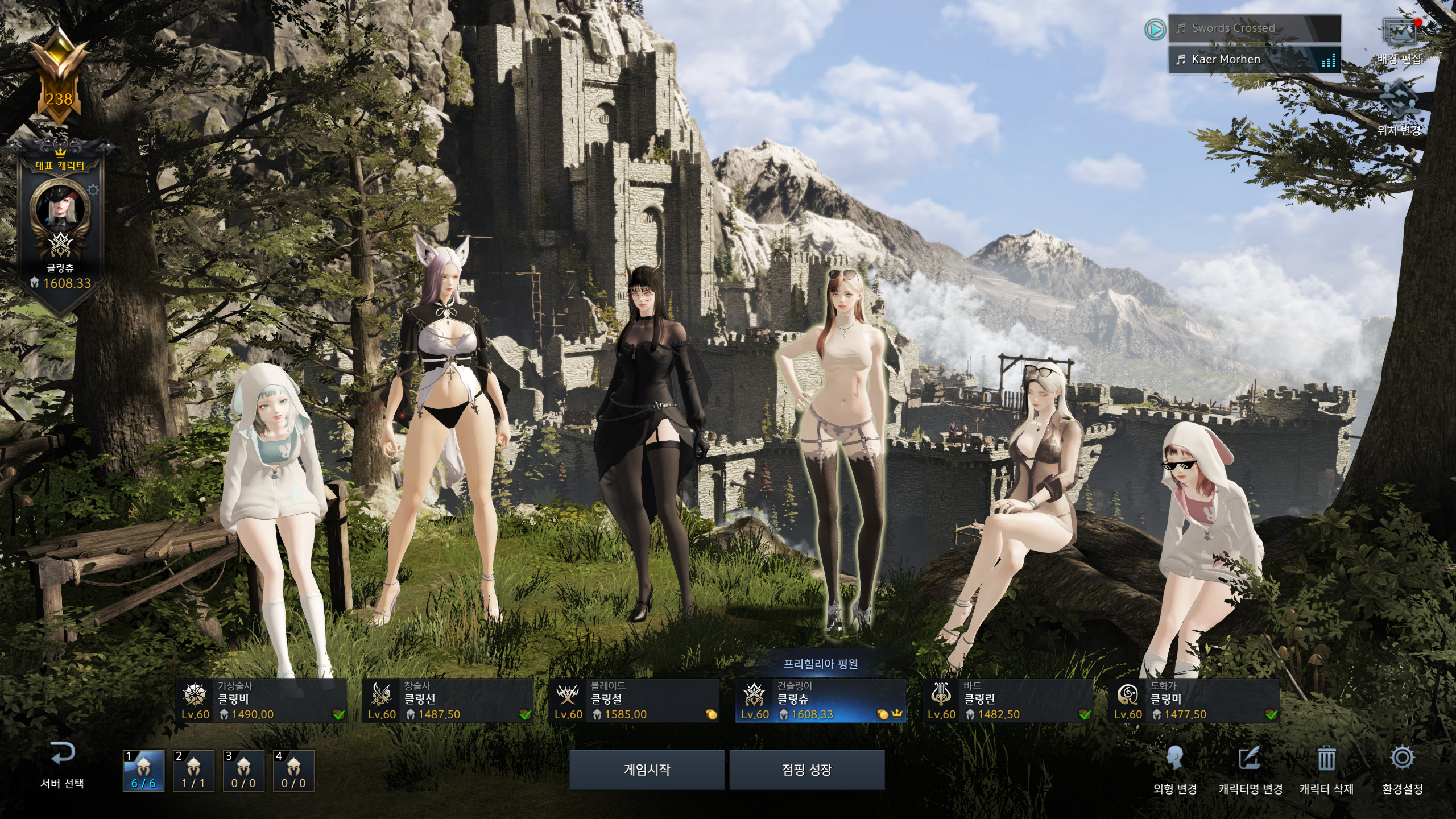Open 환경설정 settings gear
1456x819 pixels.
click(x=1402, y=769)
